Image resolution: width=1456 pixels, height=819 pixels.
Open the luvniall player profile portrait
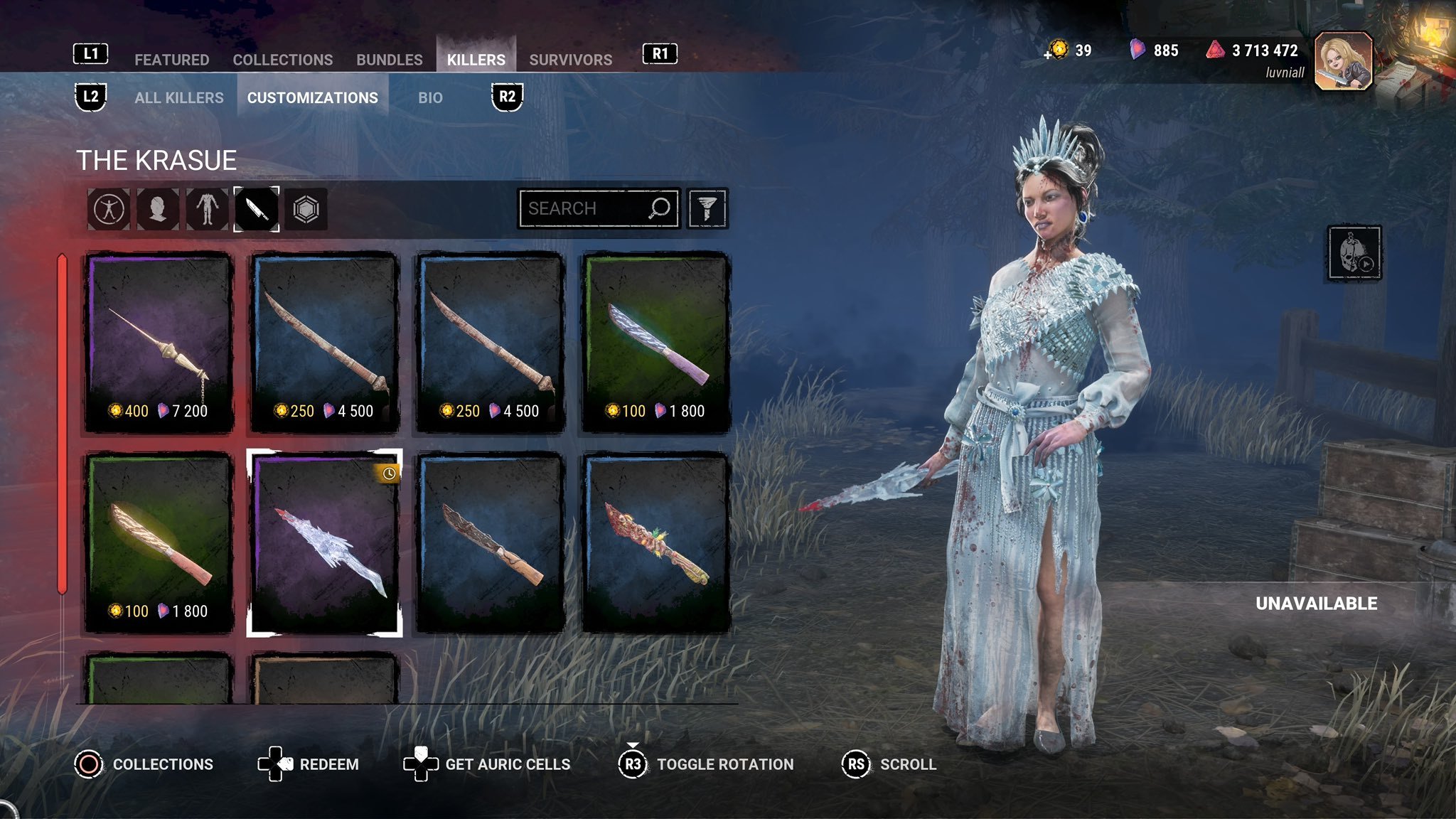tap(1343, 61)
